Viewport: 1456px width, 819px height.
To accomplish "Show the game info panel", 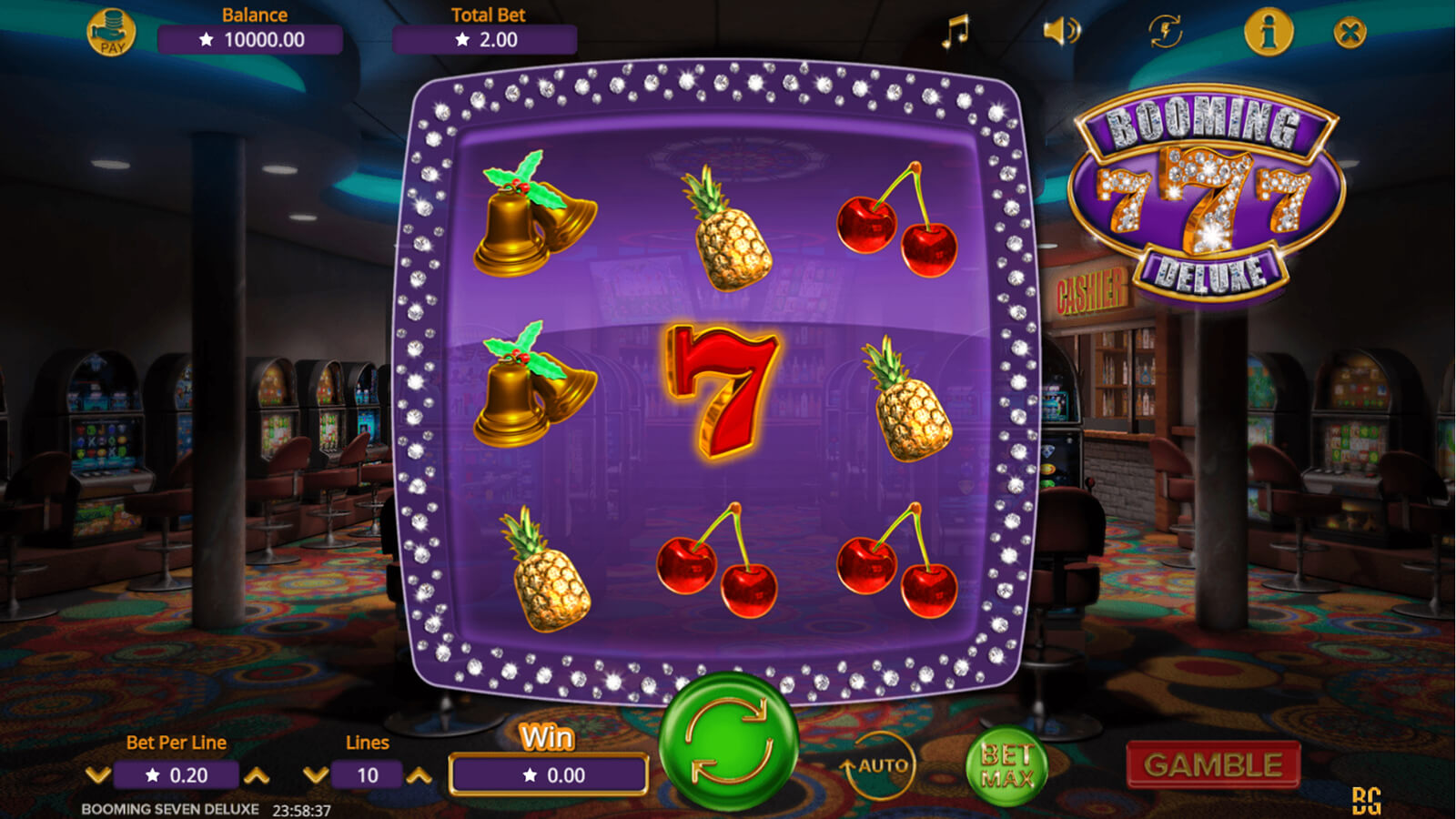I will tap(1269, 32).
